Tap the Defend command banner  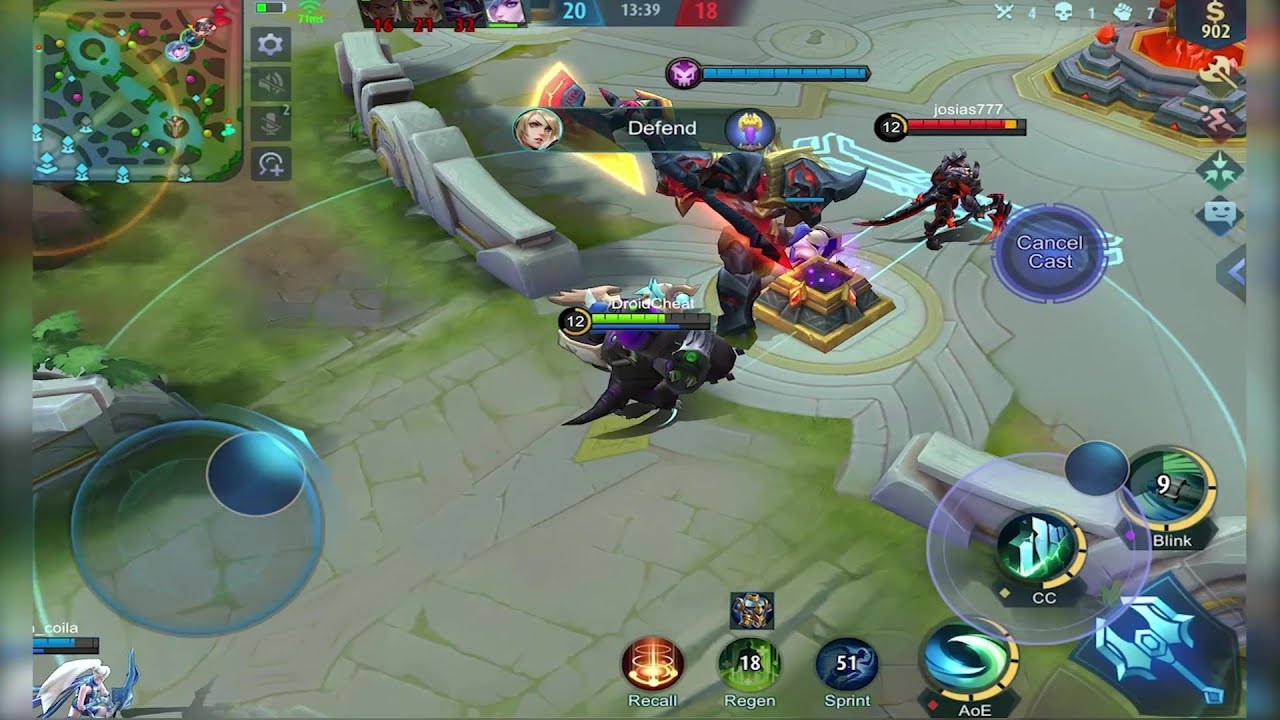tap(661, 128)
